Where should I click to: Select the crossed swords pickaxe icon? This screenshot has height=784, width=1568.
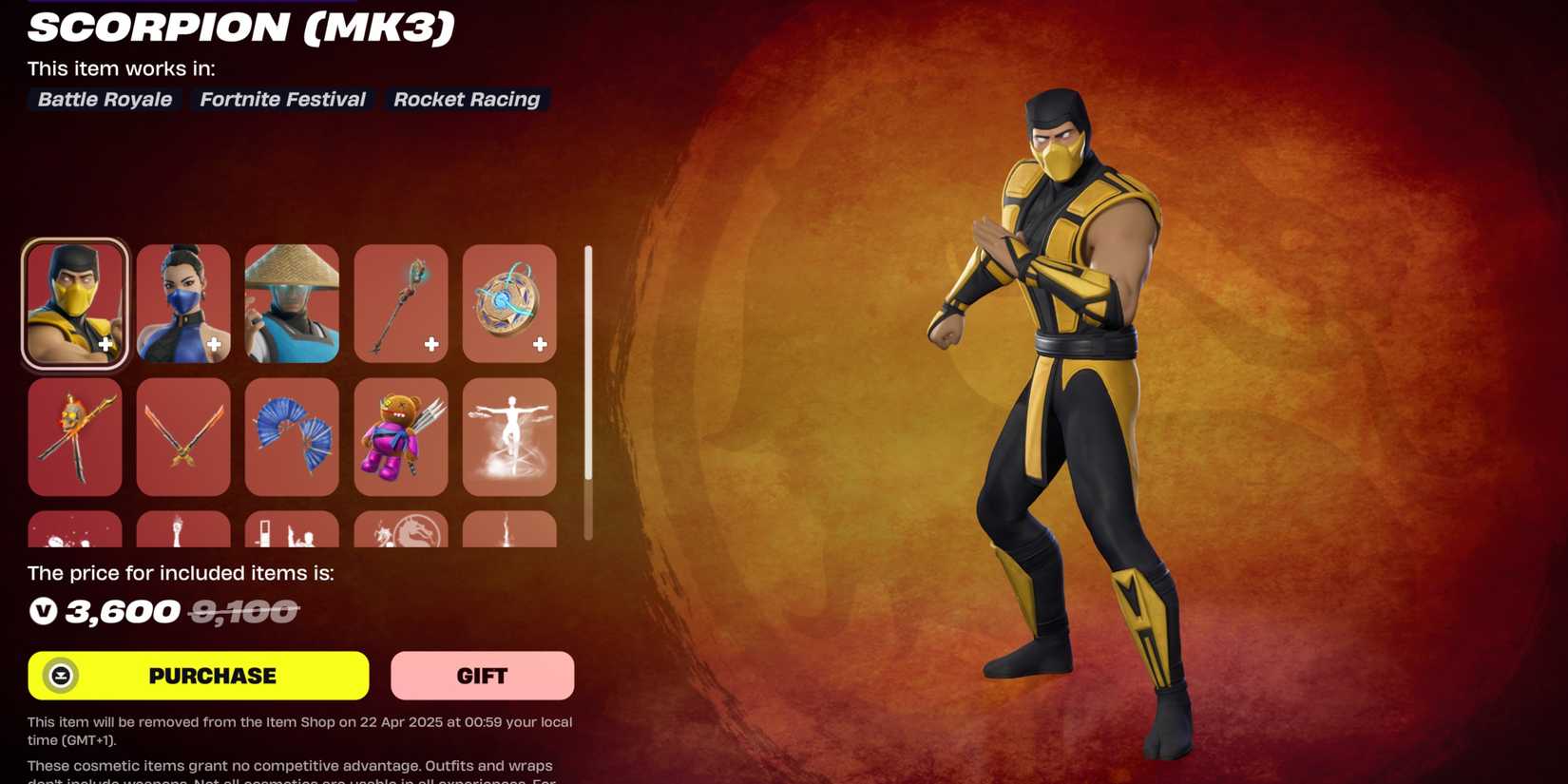point(182,437)
